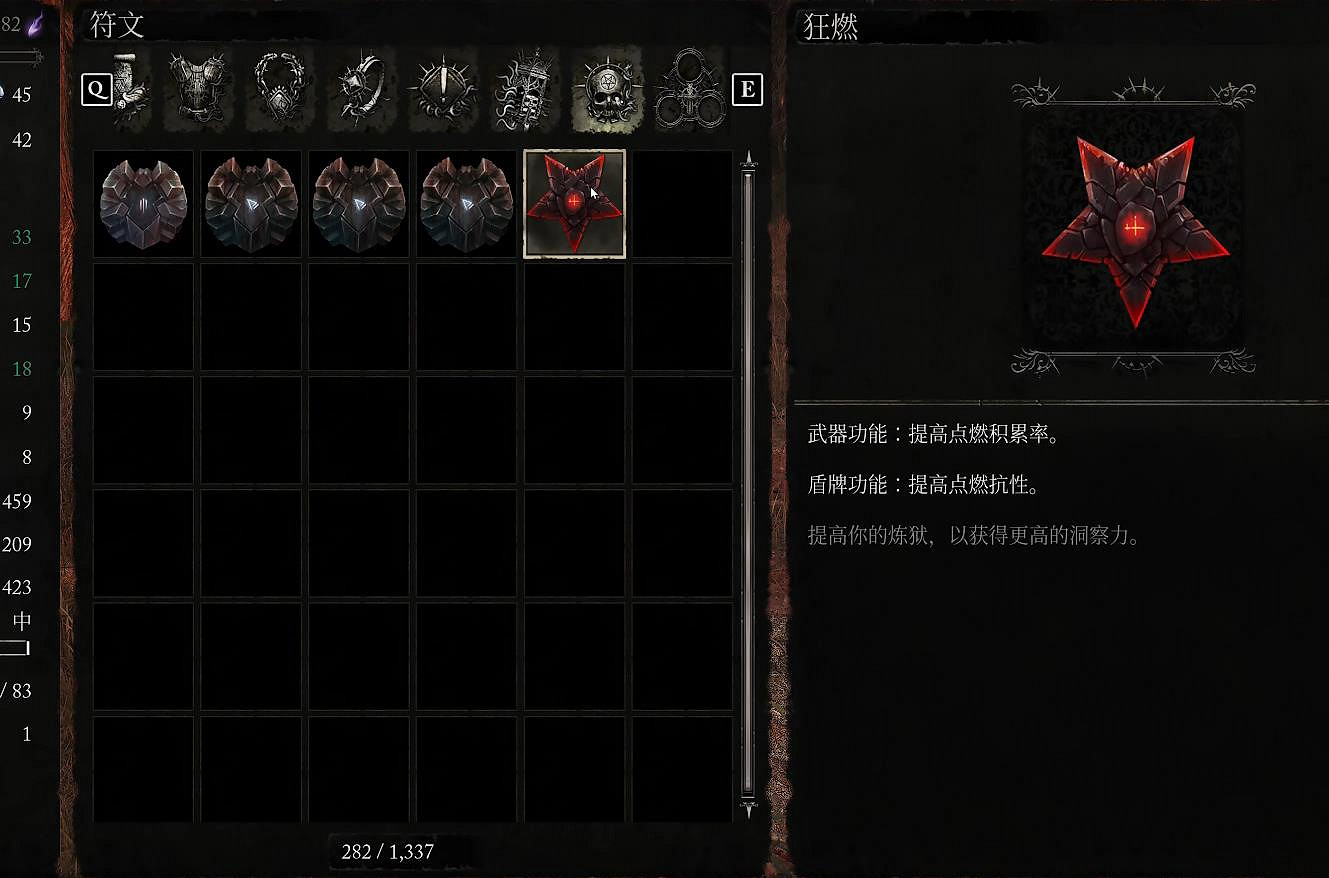The image size is (1329, 878).
Task: Select the fourth rune in the top row
Action: (465, 203)
